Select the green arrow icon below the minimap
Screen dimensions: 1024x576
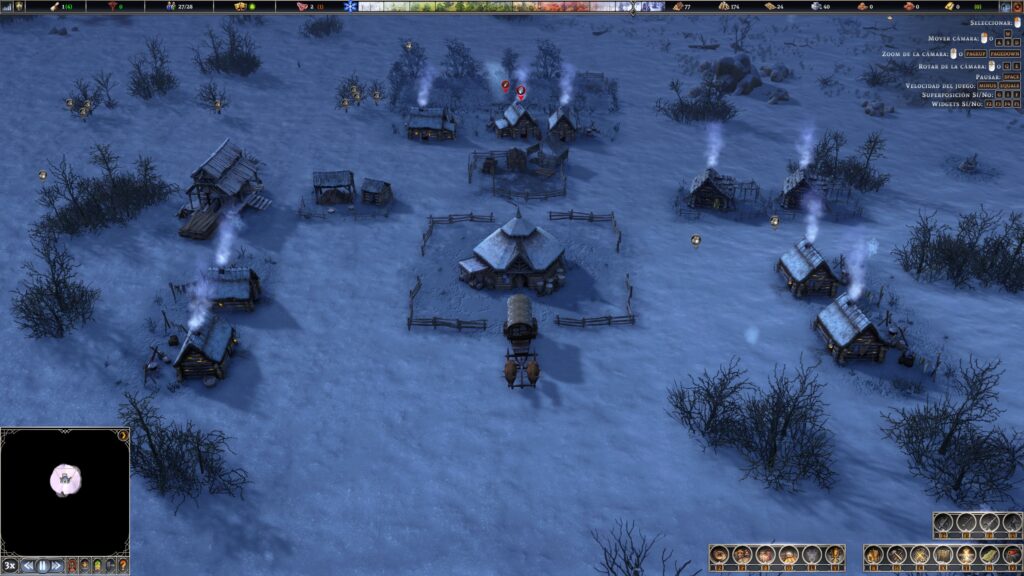point(97,565)
